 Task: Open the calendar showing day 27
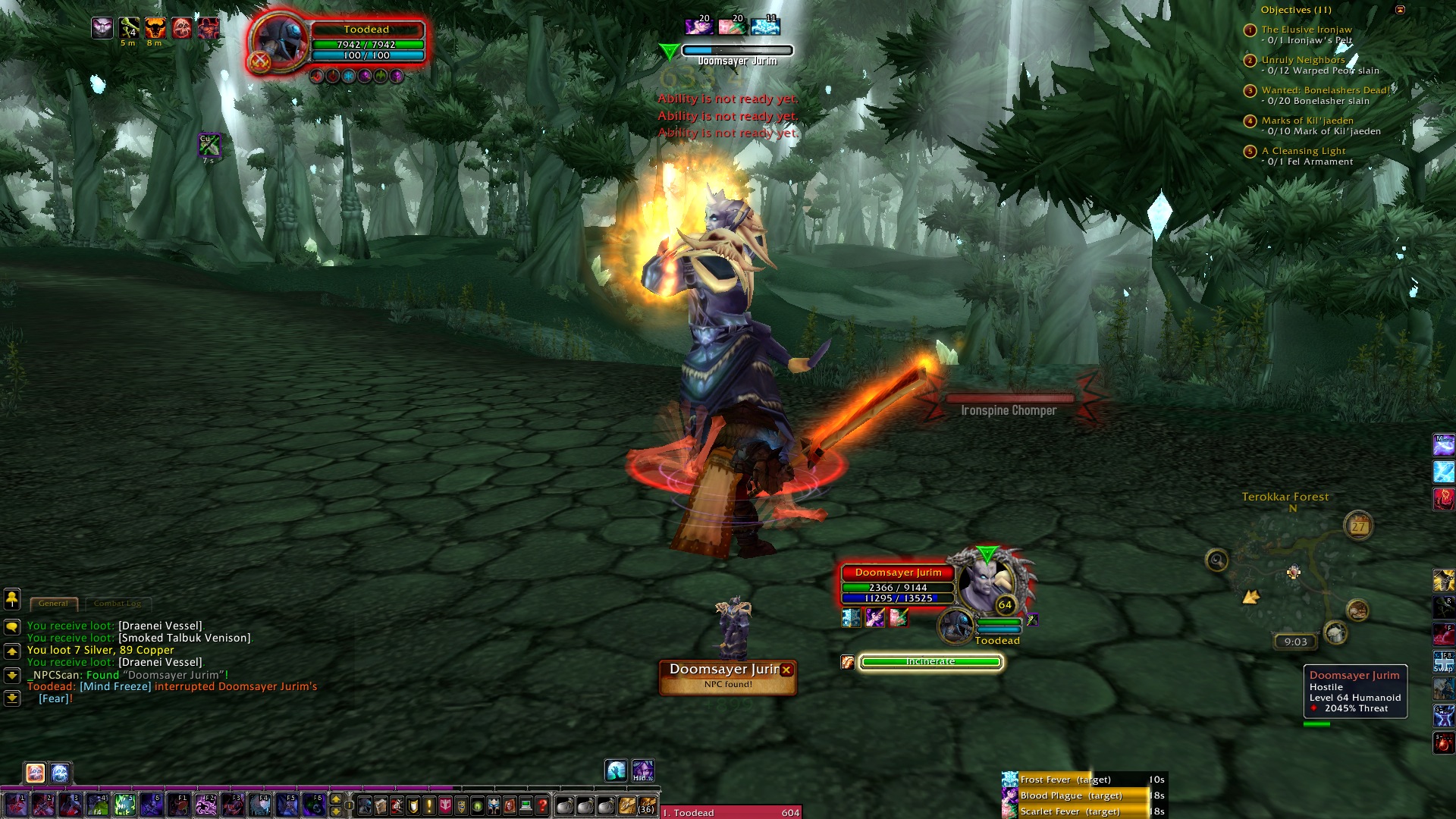click(x=1358, y=525)
